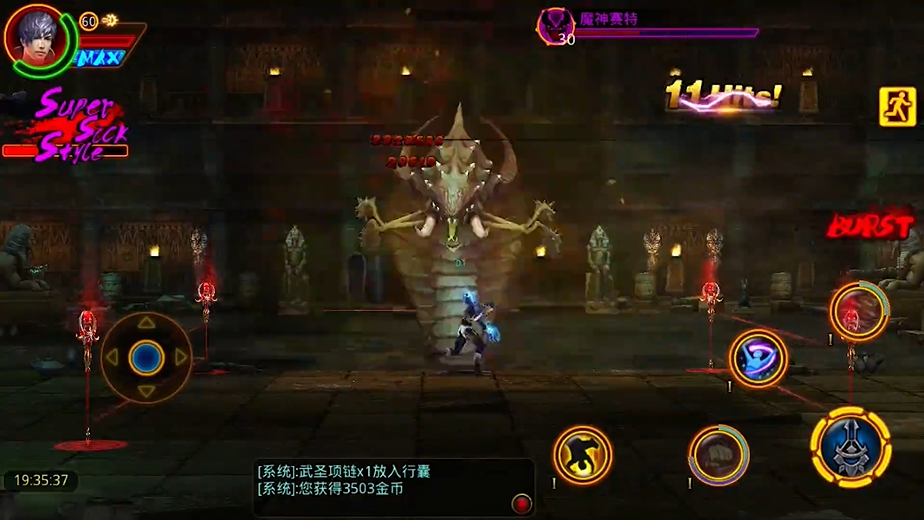Tap the virtual joystick's blue center

tap(147, 356)
